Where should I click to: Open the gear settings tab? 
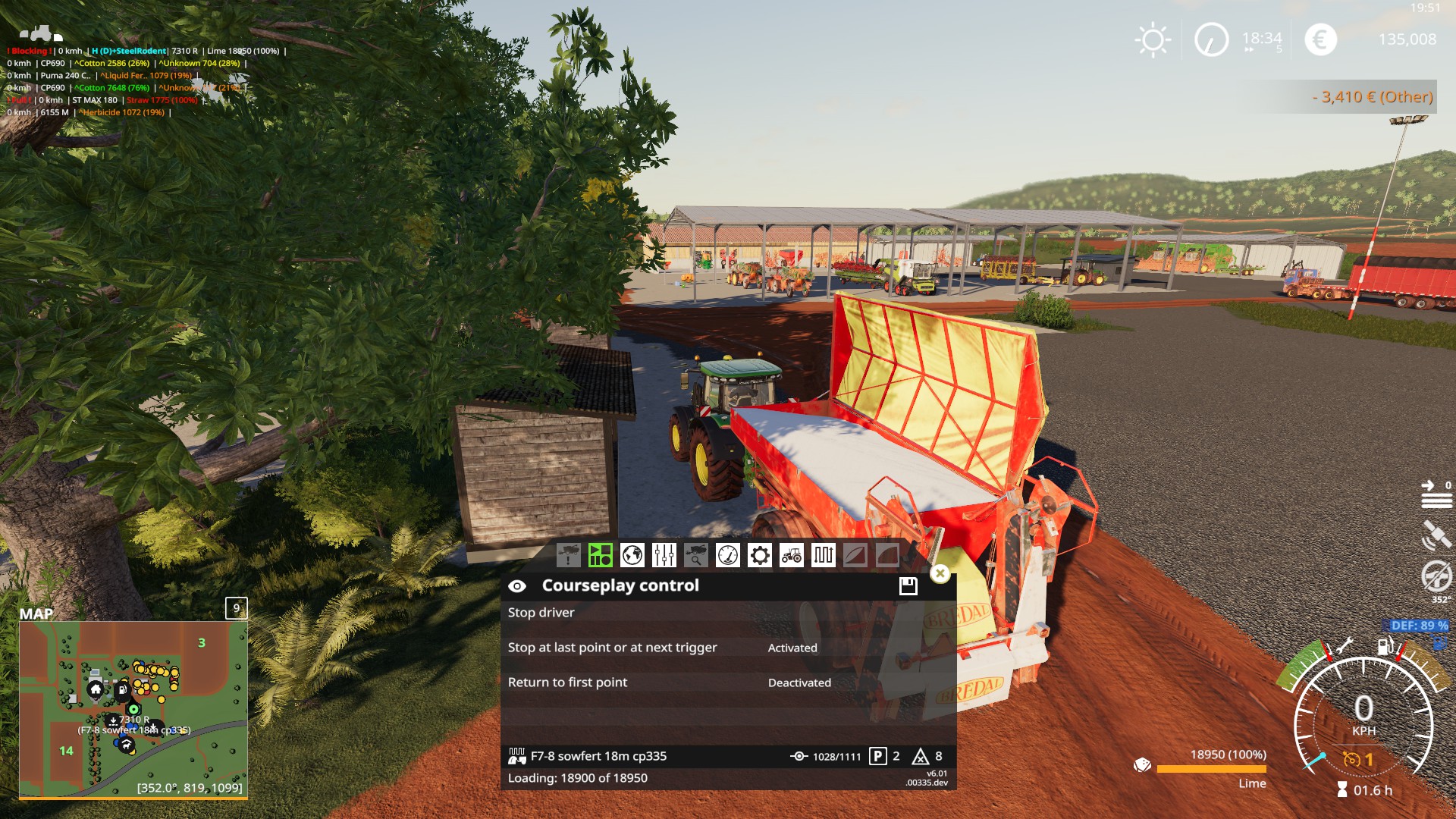(759, 555)
